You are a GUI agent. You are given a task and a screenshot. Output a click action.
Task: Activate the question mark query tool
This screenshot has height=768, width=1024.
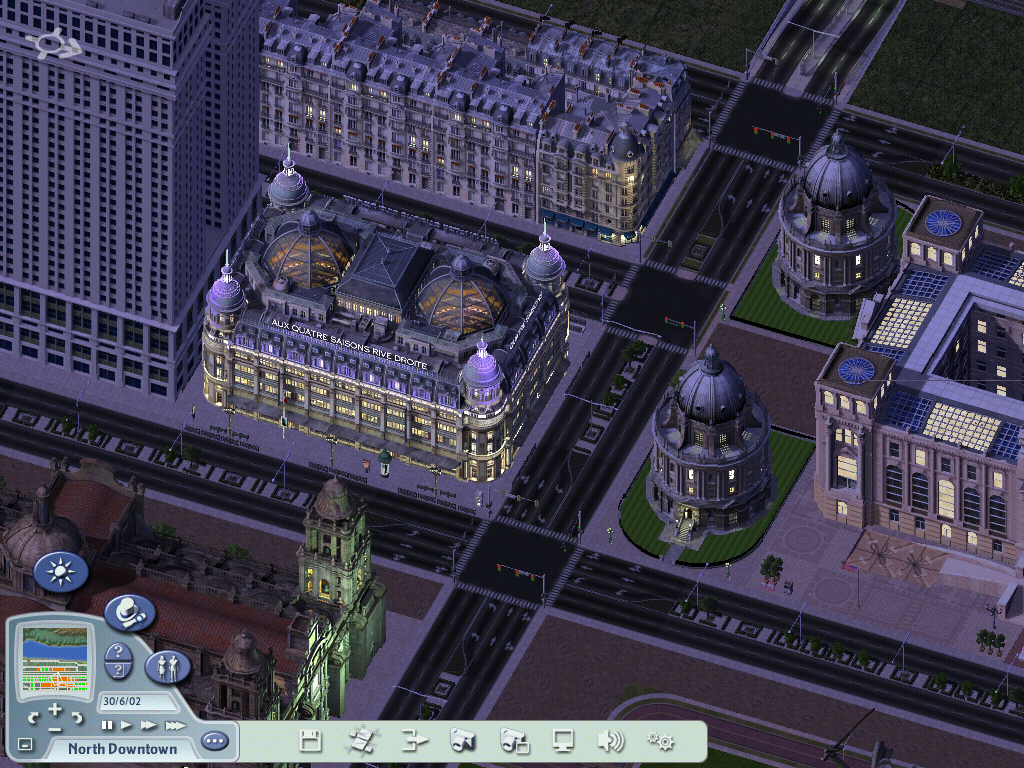pyautogui.click(x=118, y=652)
